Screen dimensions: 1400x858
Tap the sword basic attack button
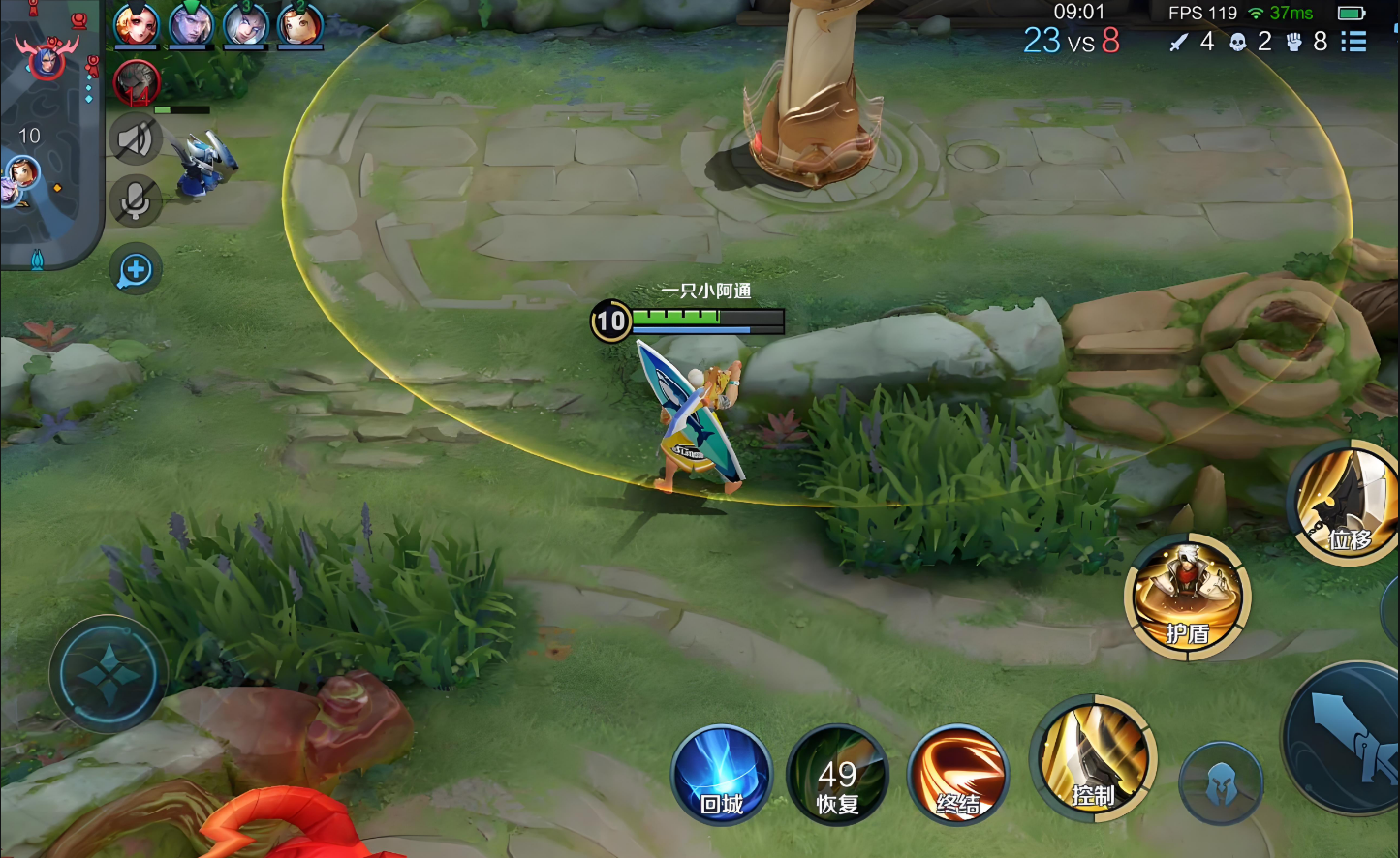point(1347,736)
